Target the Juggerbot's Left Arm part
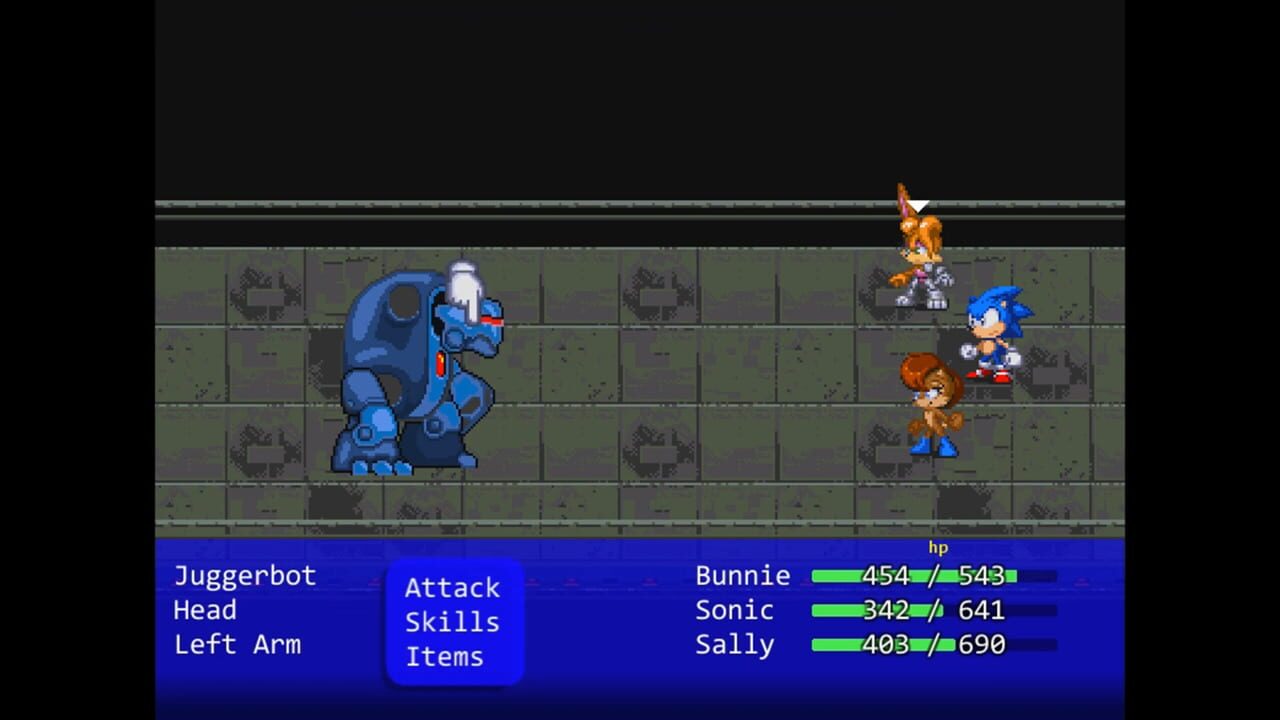 (238, 645)
